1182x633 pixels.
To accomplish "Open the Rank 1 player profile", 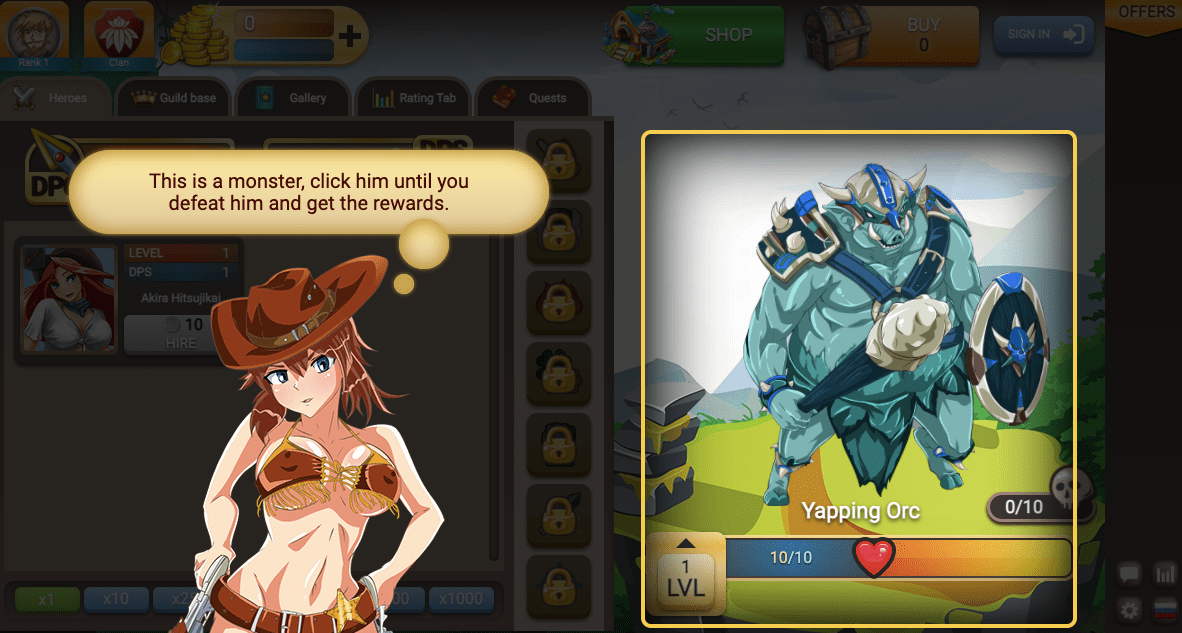I will 34,35.
